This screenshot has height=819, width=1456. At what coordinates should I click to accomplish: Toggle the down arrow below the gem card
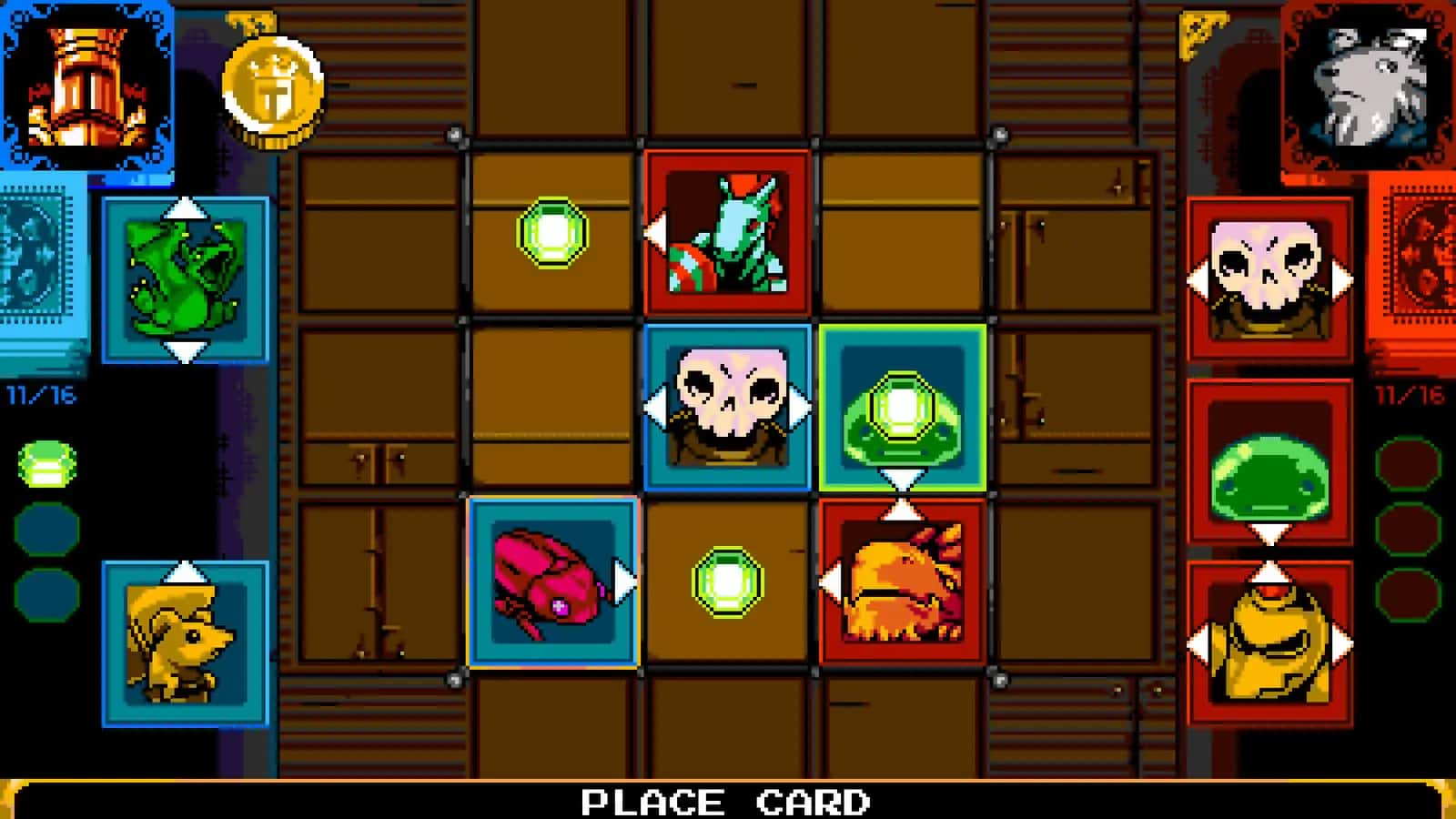click(x=901, y=476)
